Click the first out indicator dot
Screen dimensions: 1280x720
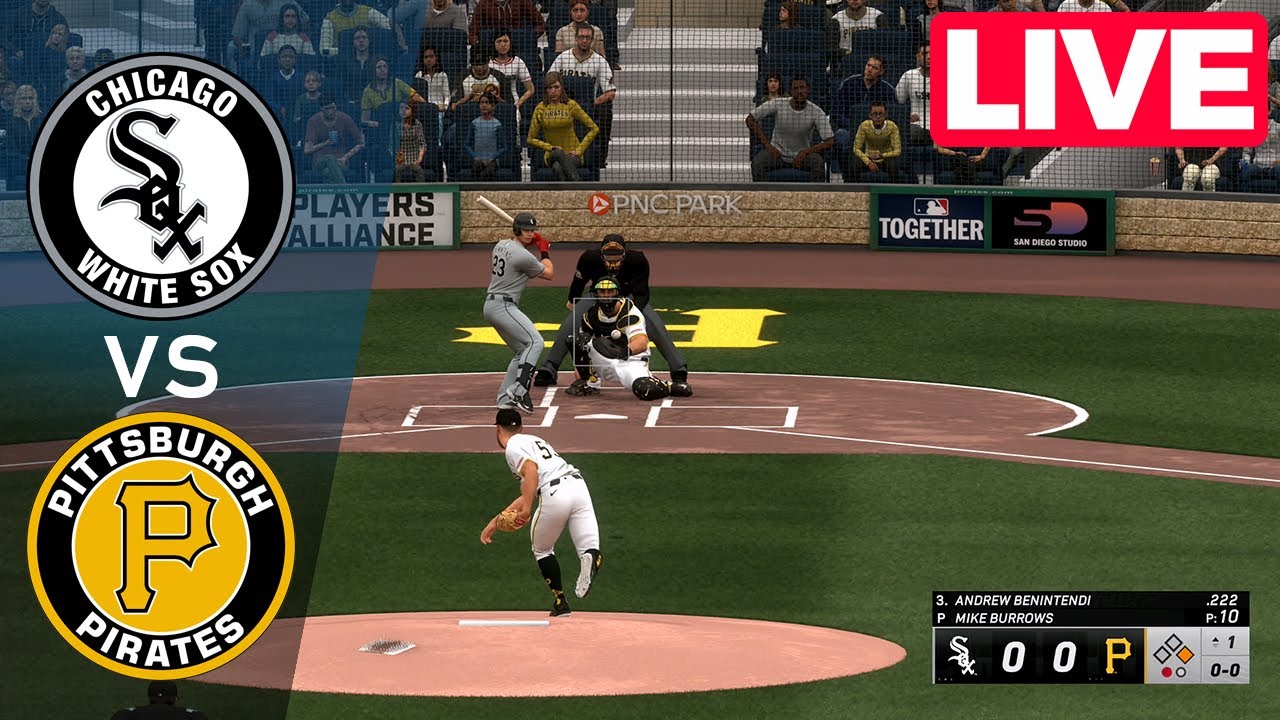pos(1167,670)
